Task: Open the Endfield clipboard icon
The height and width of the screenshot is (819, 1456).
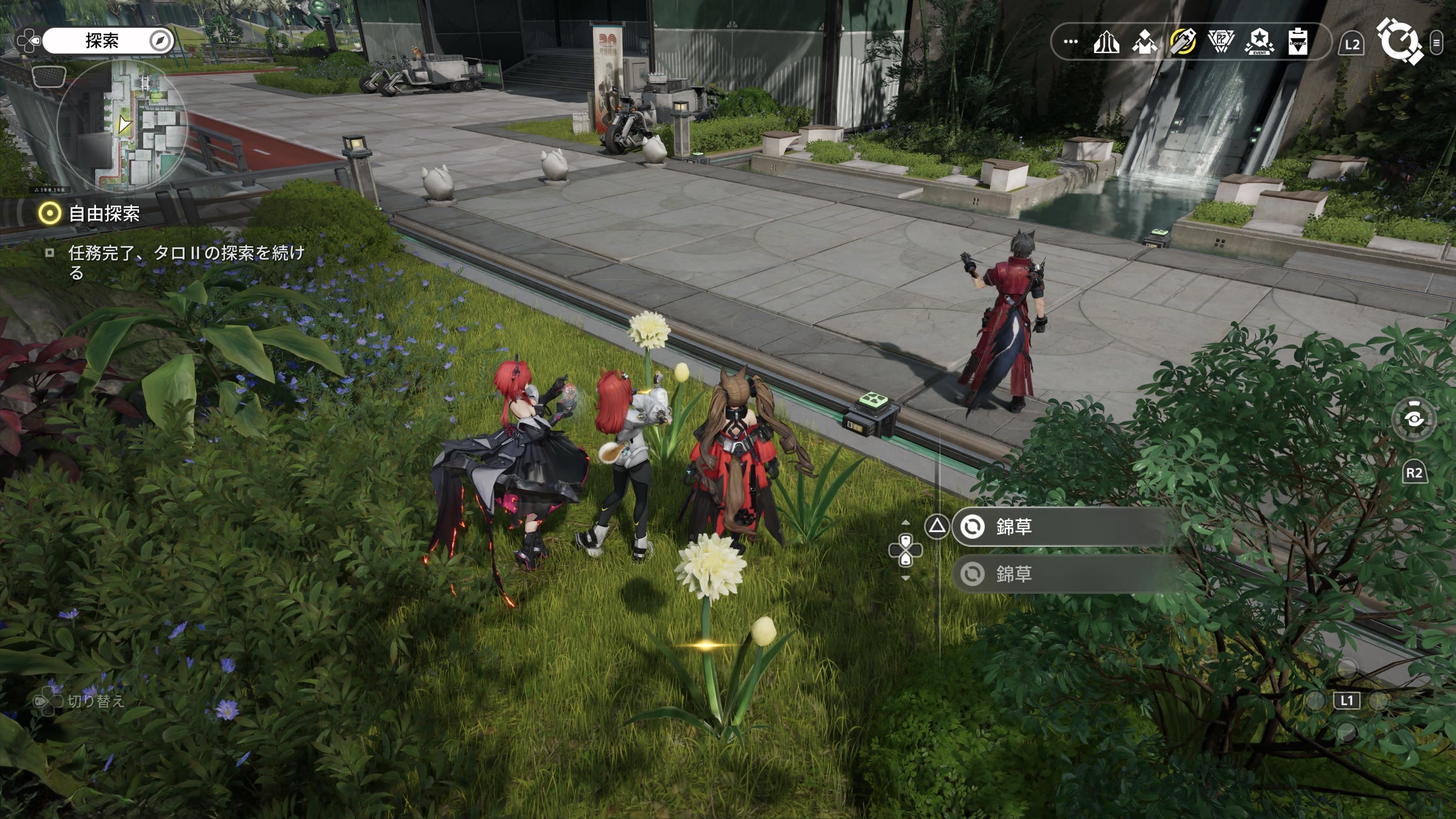Action: tap(1298, 42)
